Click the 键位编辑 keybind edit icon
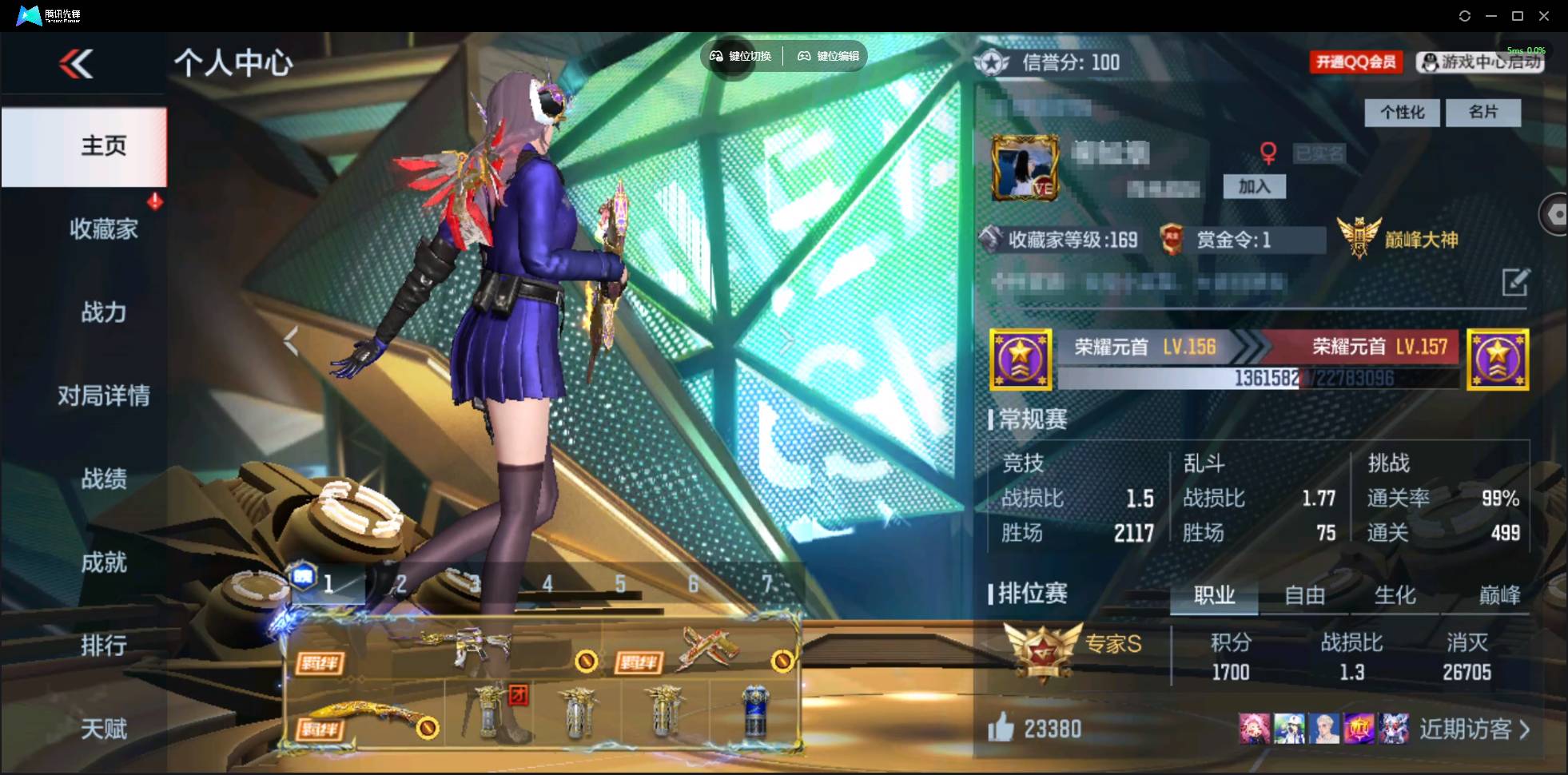The width and height of the screenshot is (1568, 775). click(x=804, y=56)
